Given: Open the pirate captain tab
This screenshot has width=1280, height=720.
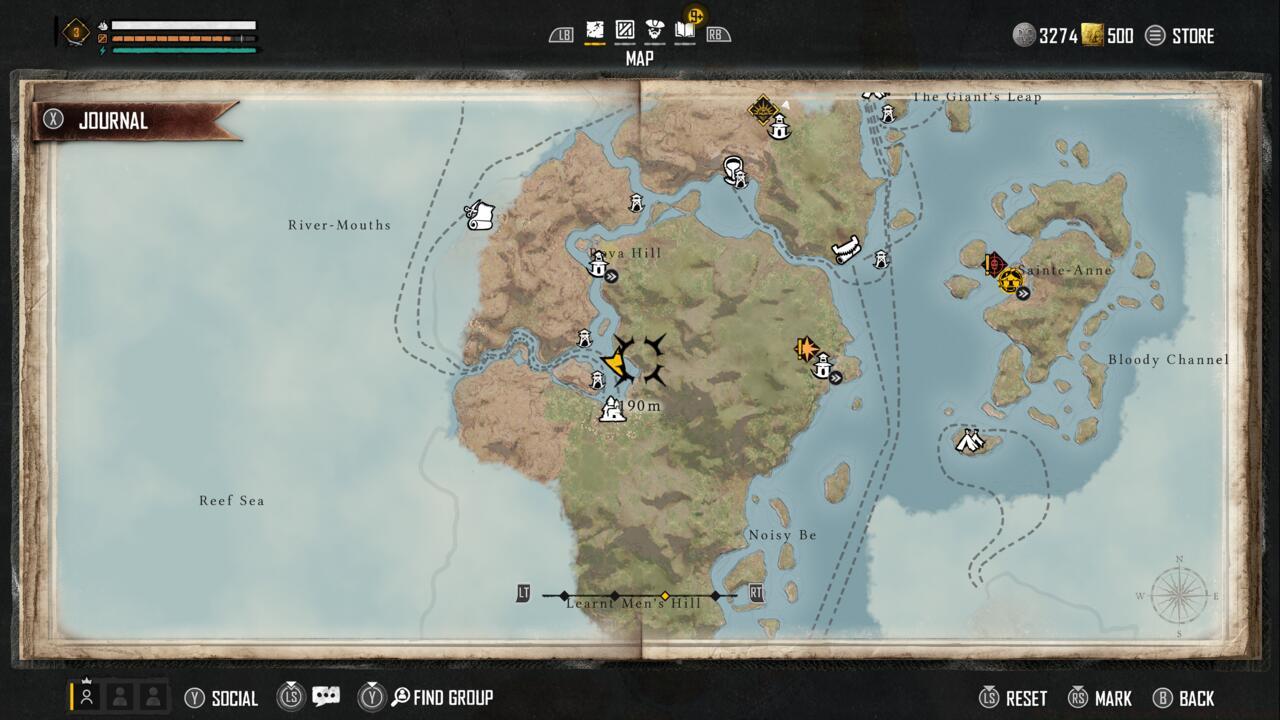Looking at the screenshot, I should [655, 31].
